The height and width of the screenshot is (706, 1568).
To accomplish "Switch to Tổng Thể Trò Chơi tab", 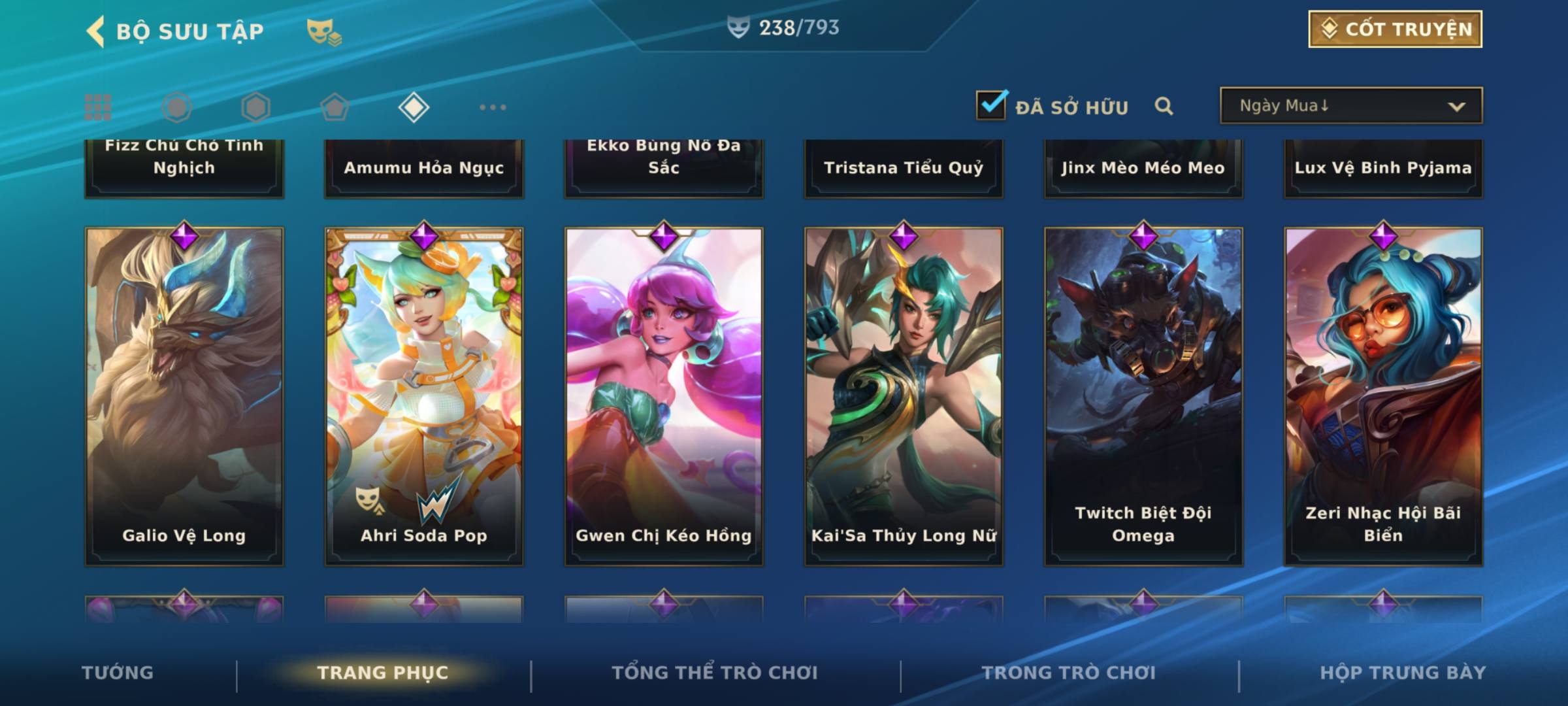I will [715, 673].
